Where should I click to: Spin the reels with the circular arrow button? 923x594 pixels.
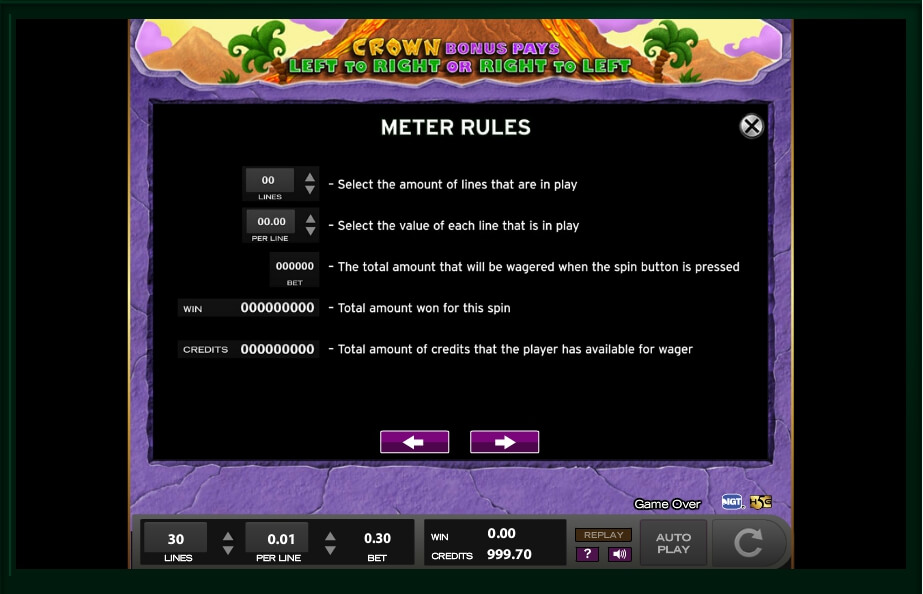click(x=748, y=543)
